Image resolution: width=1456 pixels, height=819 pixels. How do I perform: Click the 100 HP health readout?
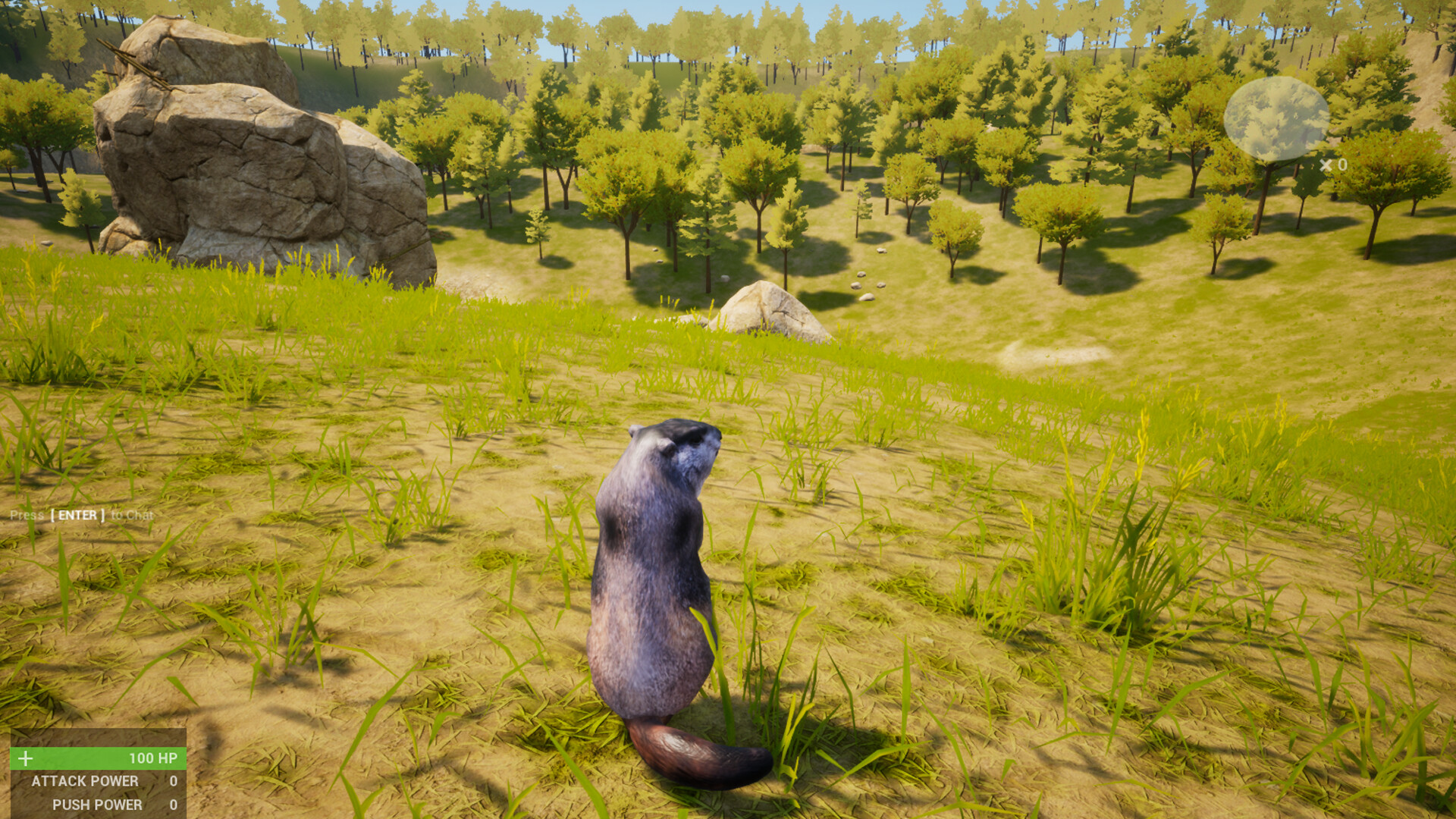pyautogui.click(x=152, y=756)
